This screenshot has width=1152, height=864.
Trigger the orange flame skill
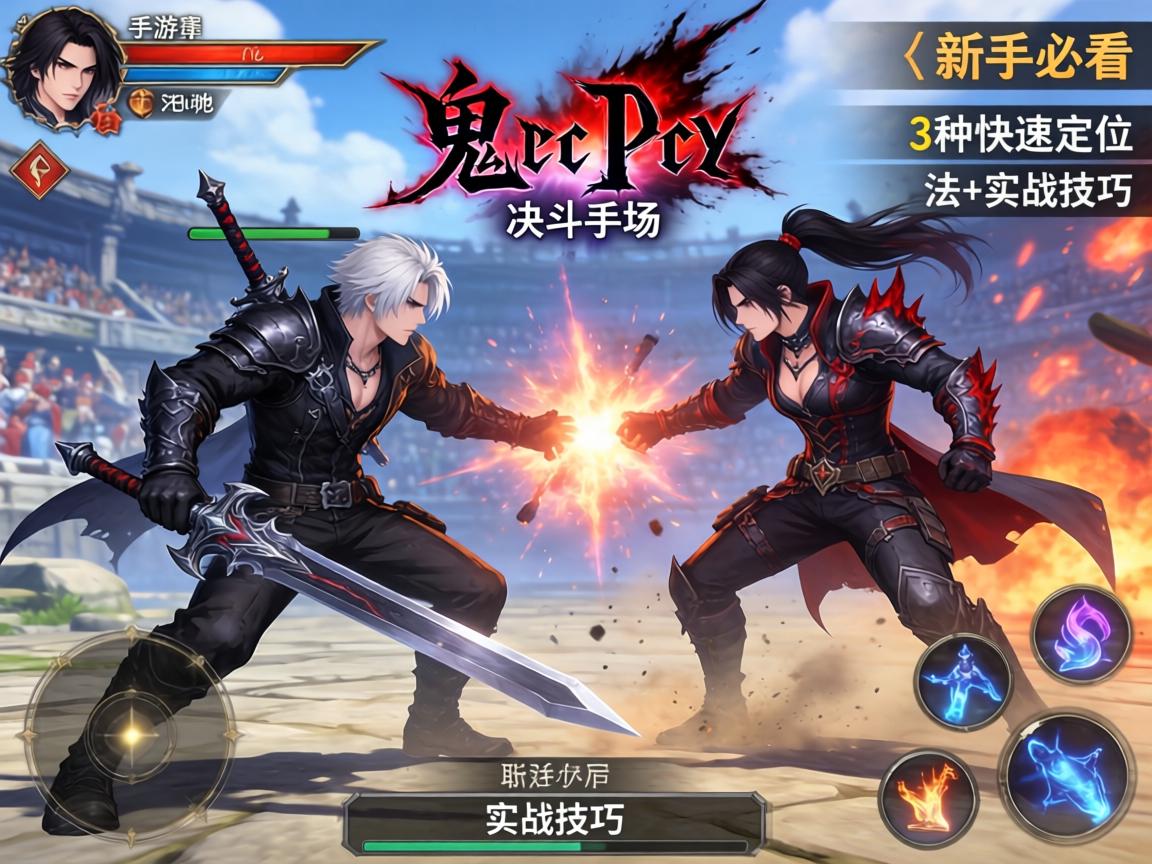click(929, 797)
